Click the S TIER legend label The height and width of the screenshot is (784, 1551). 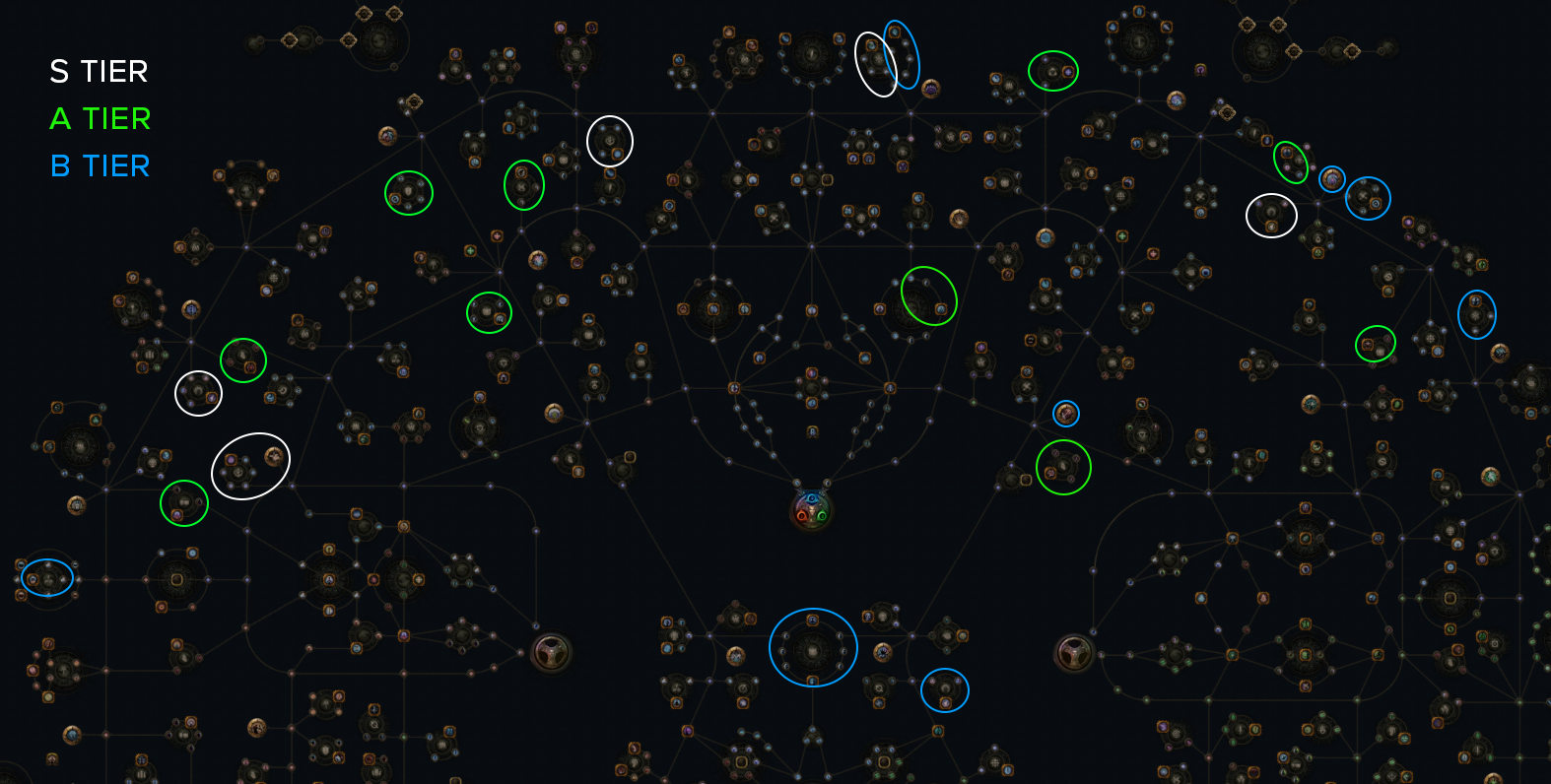tap(98, 72)
